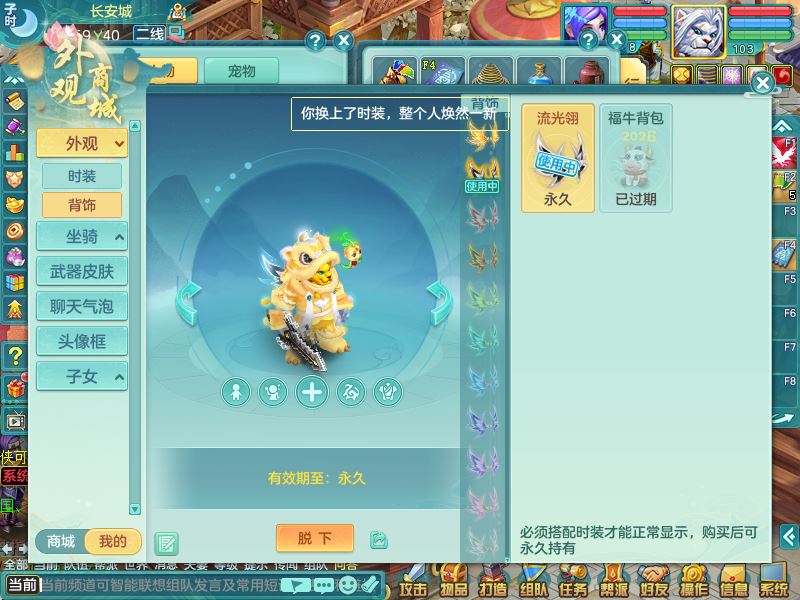The height and width of the screenshot is (600, 800).
Task: Click the share icon beside 脱下
Action: [378, 540]
